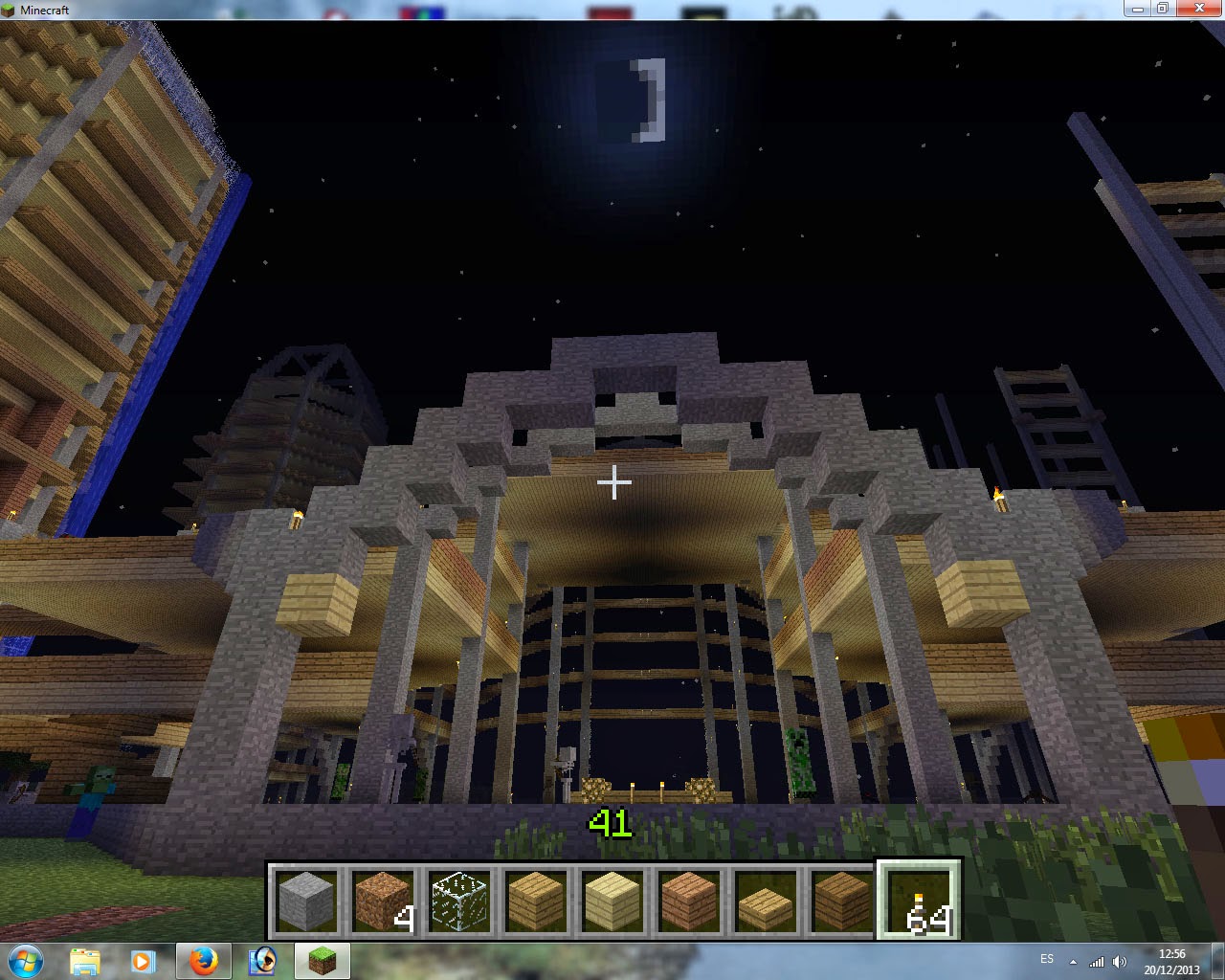Expand the hidden tray icons chevron
The height and width of the screenshot is (980, 1225).
point(1074,962)
